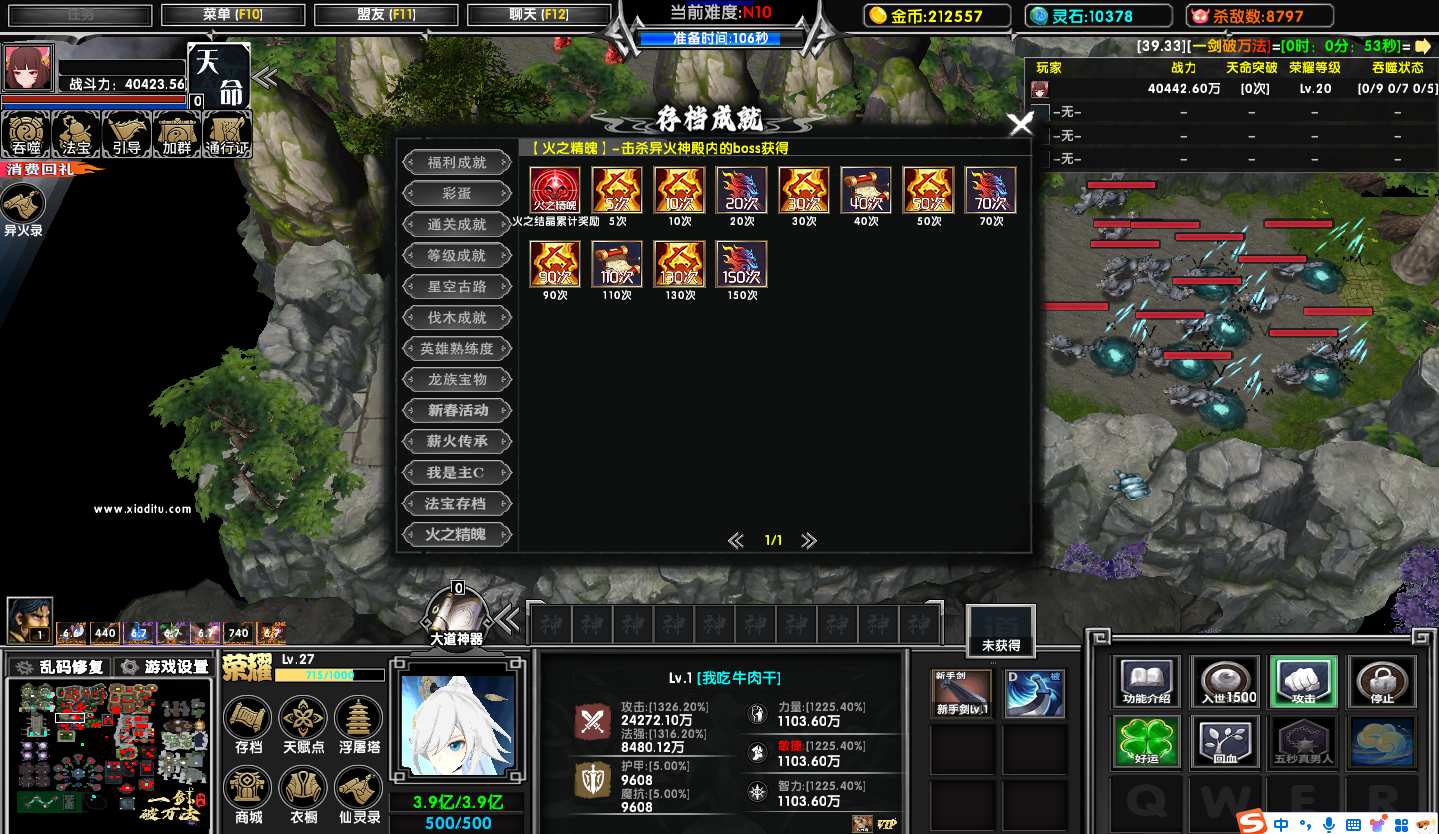This screenshot has height=834, width=1439.
Task: Choose the 龙族宝物 tab
Action: click(x=457, y=379)
